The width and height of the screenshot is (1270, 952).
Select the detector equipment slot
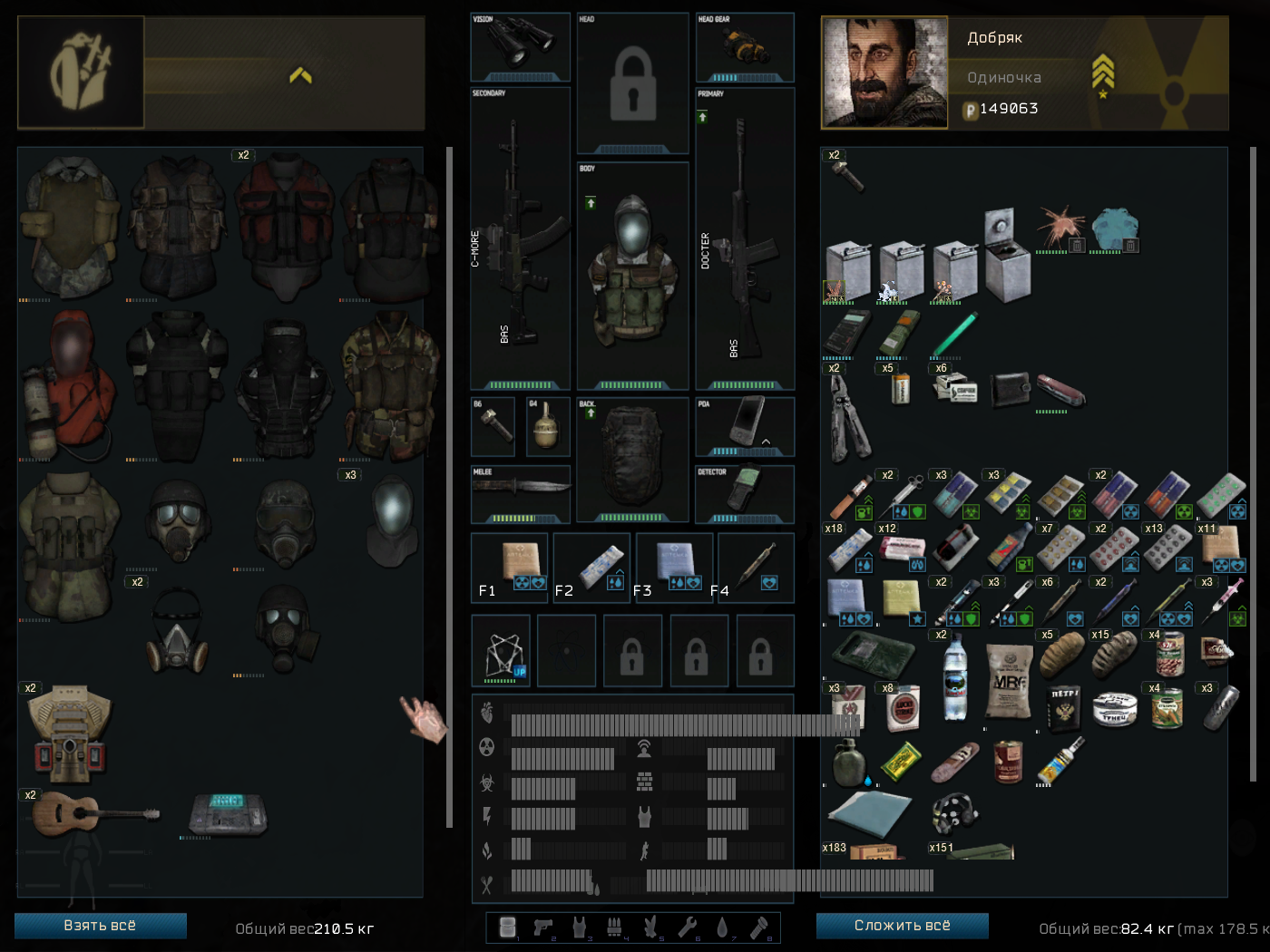(x=745, y=493)
